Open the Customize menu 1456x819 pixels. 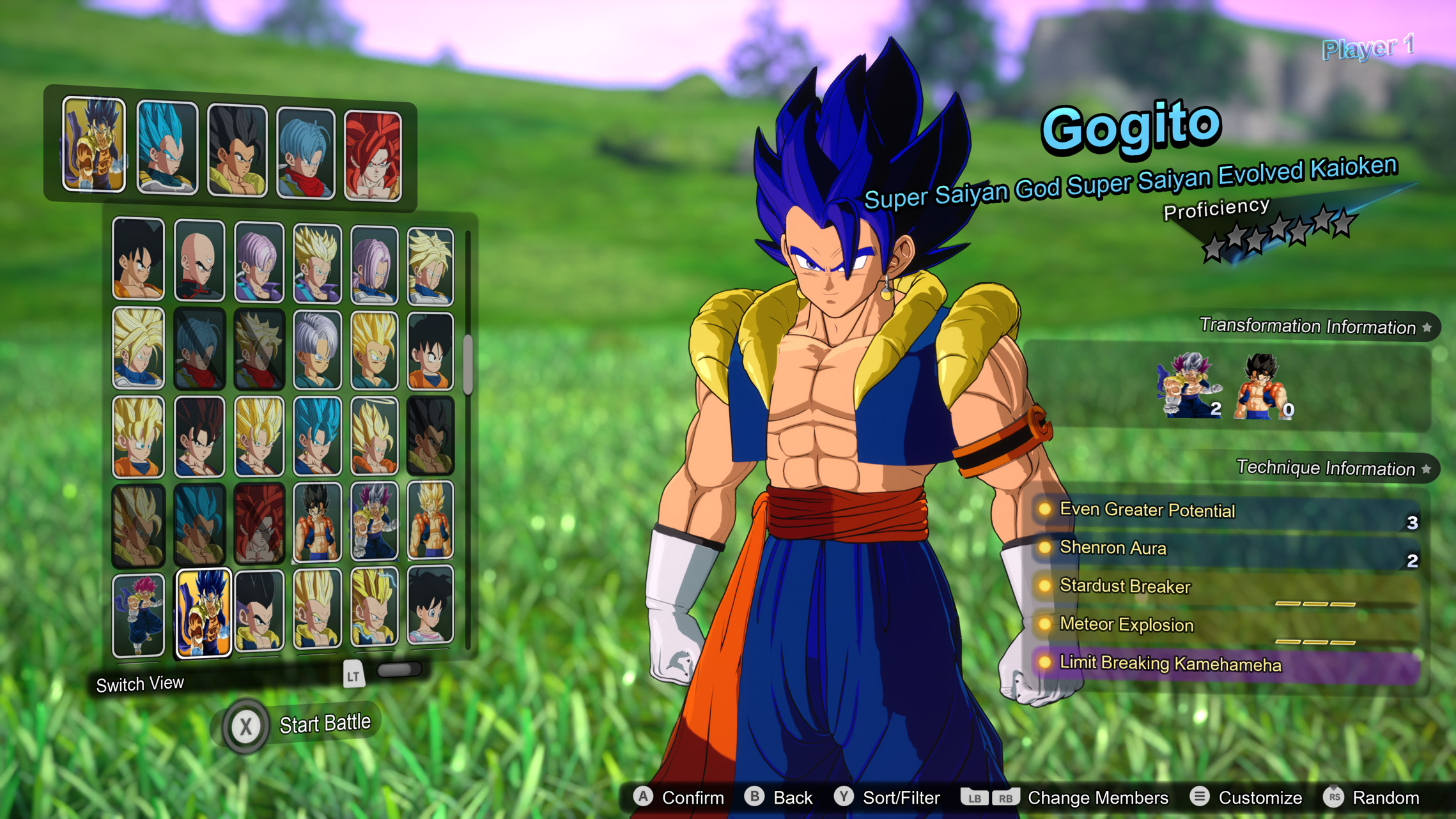click(1260, 797)
